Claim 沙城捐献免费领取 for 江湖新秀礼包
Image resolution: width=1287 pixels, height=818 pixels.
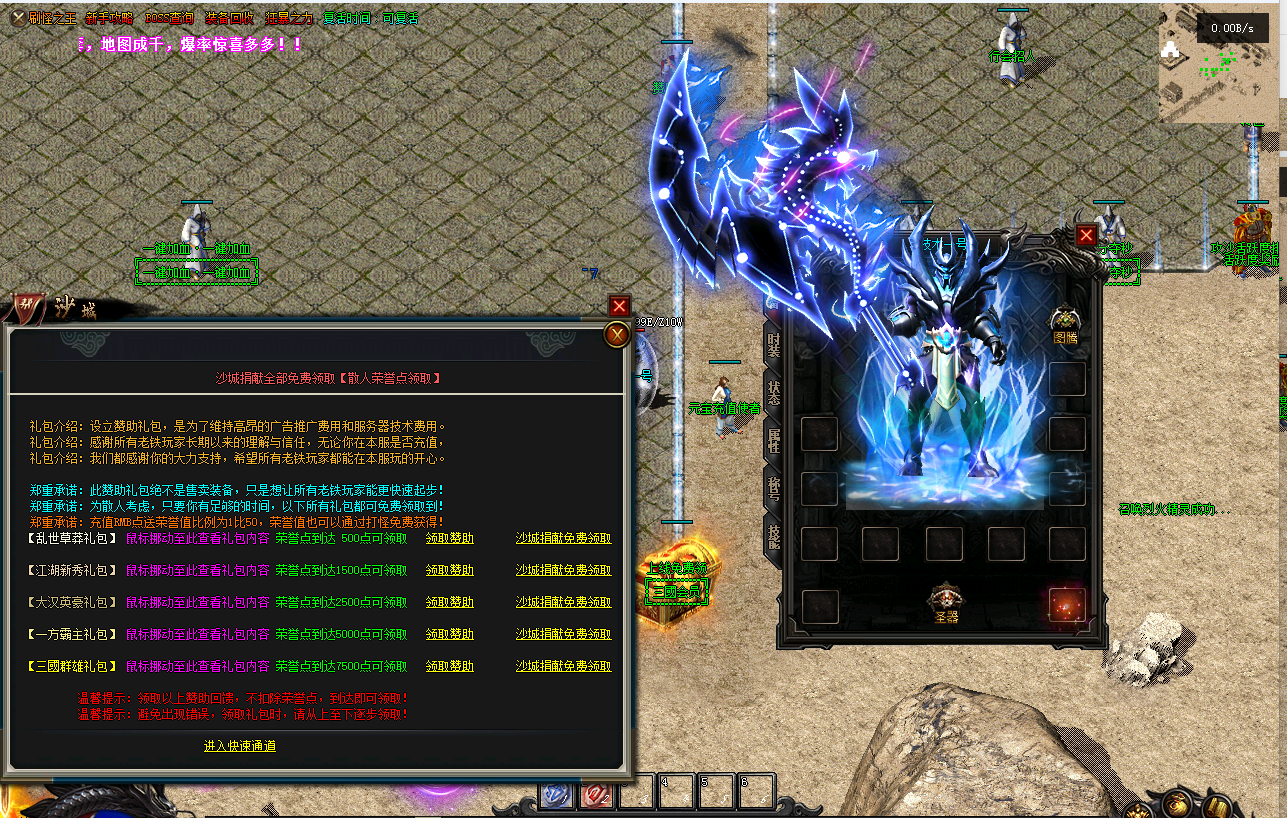[563, 570]
